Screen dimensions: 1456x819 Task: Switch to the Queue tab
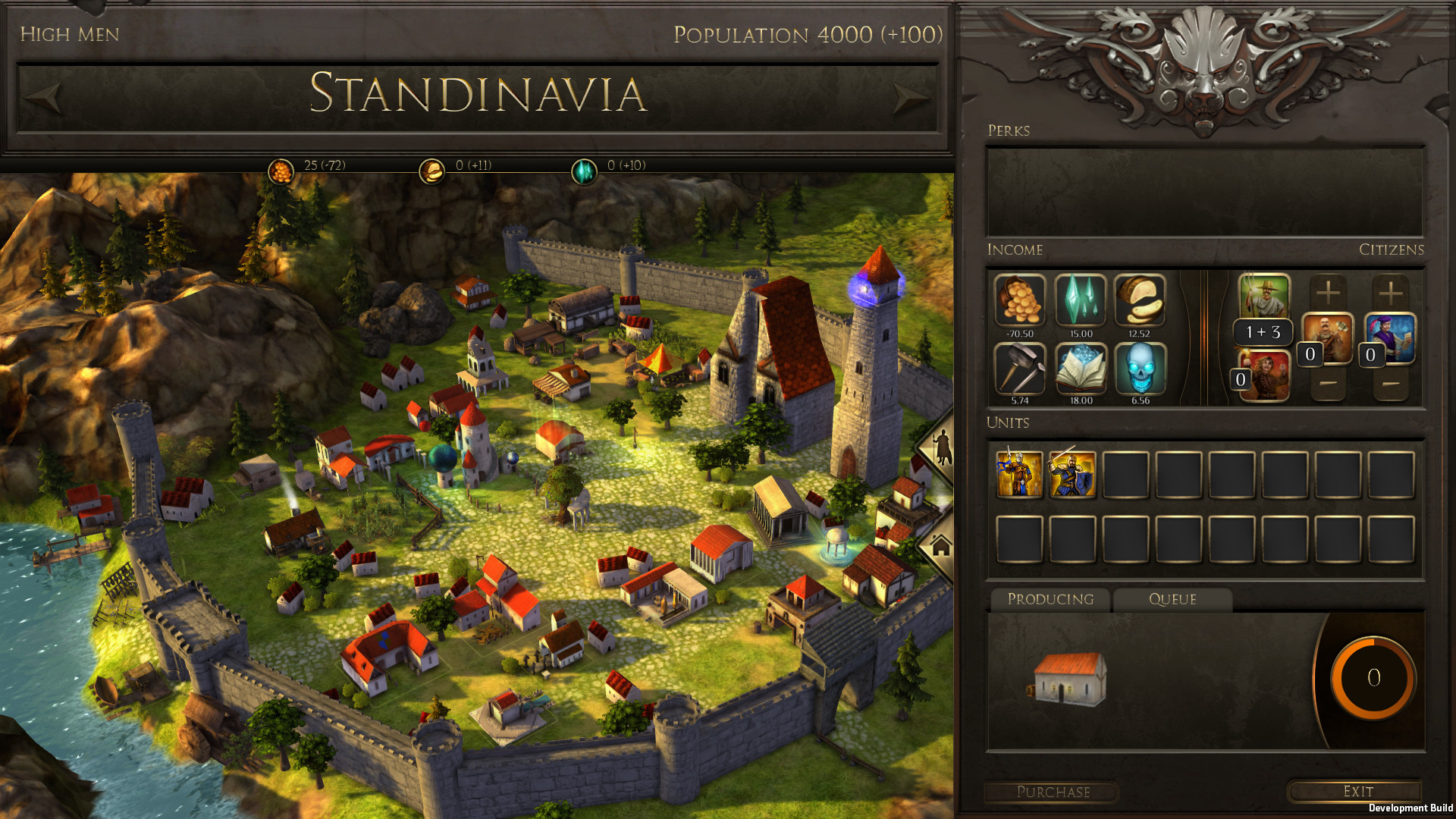point(1171,599)
